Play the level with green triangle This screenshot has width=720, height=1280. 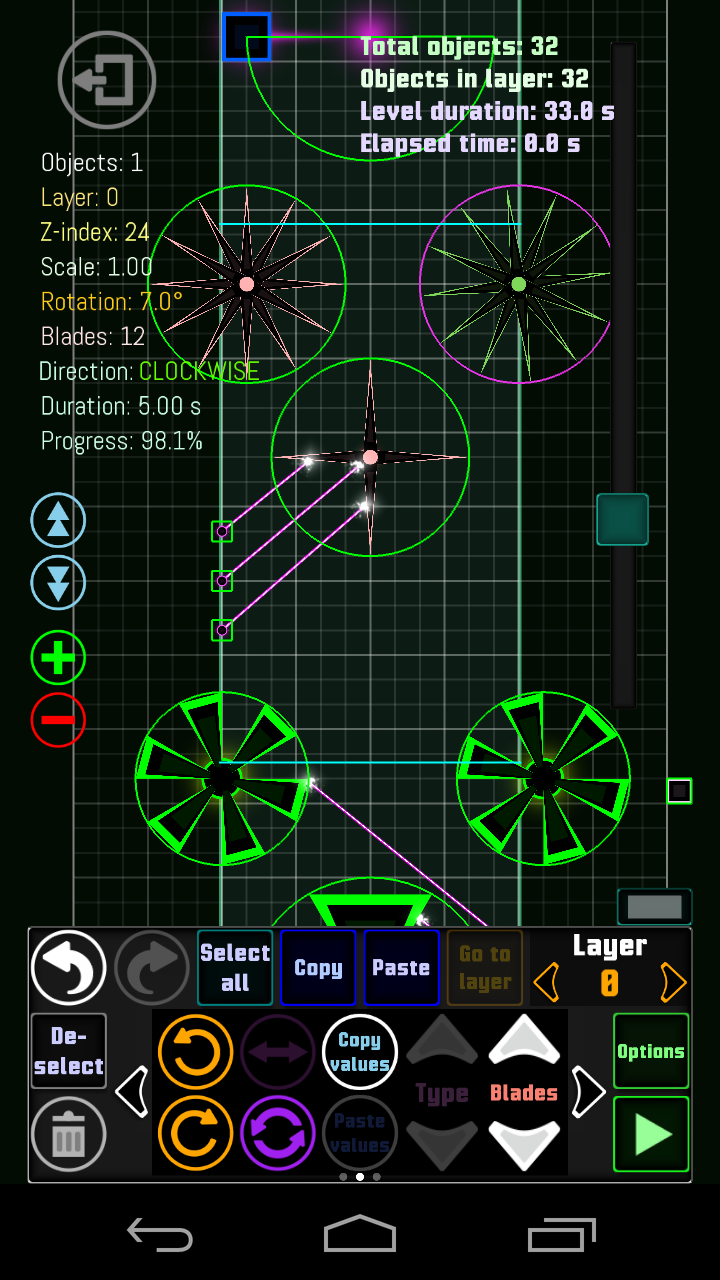click(x=651, y=1134)
